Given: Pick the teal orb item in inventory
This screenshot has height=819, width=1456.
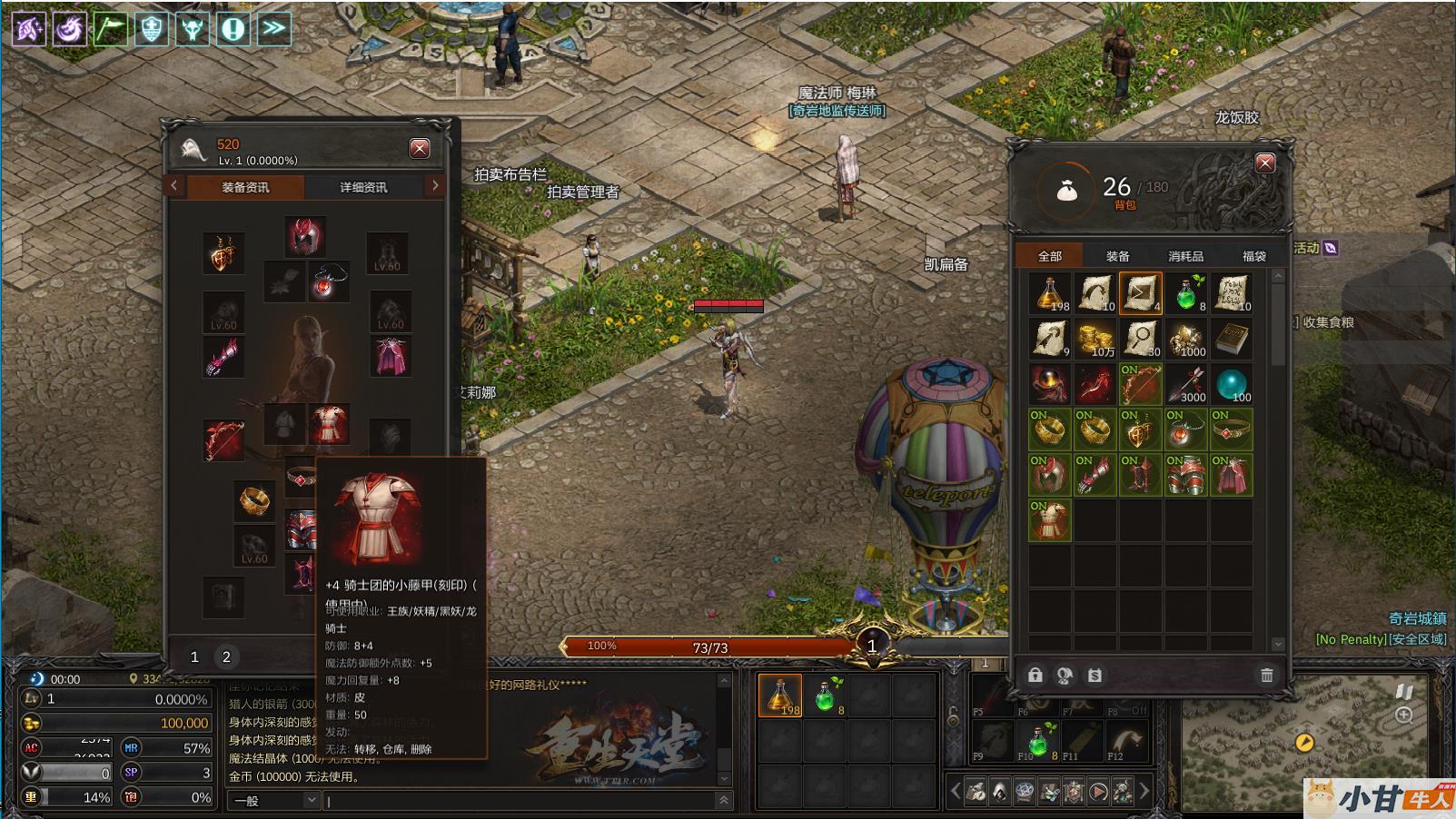Looking at the screenshot, I should [x=1232, y=384].
